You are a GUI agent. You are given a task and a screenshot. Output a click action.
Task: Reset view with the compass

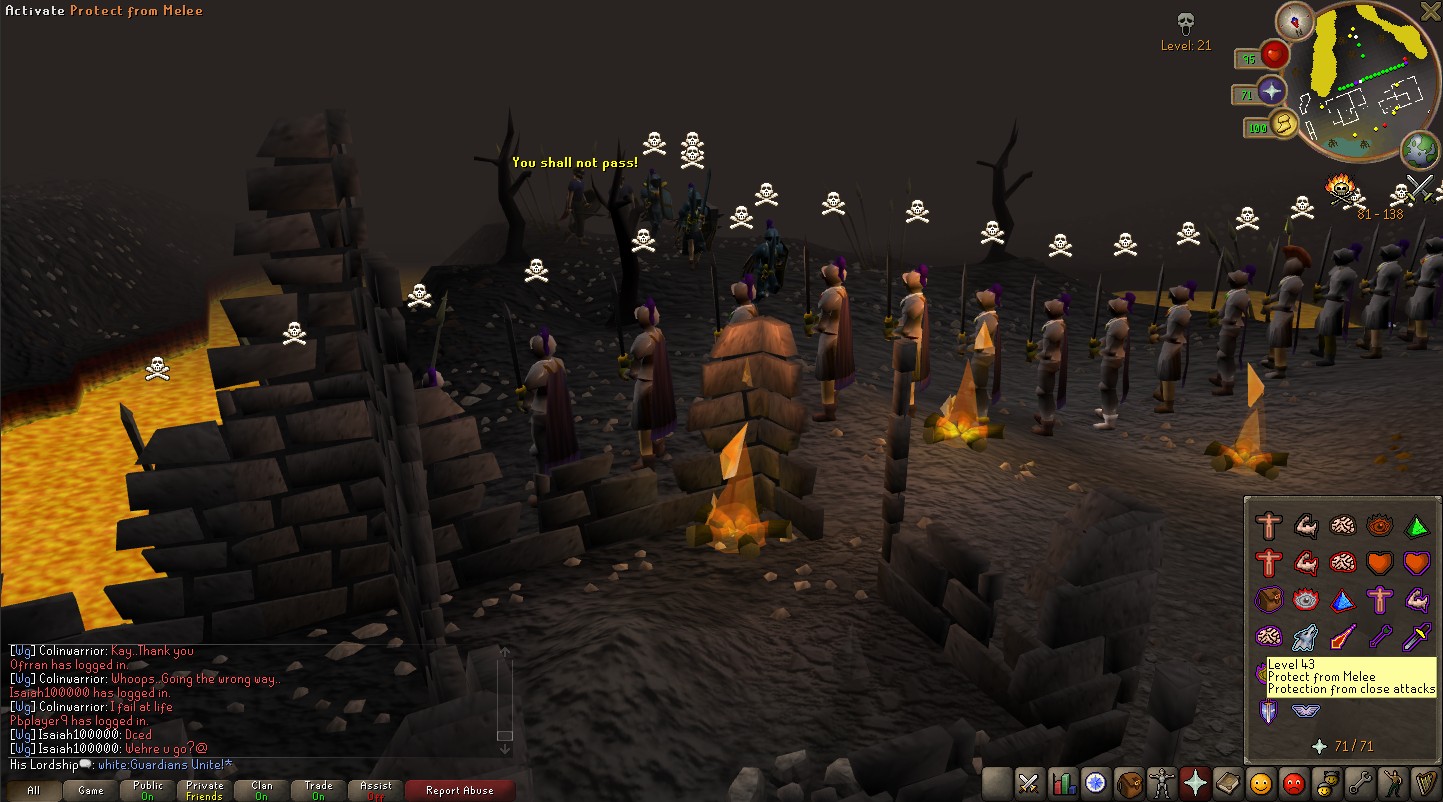(1296, 21)
